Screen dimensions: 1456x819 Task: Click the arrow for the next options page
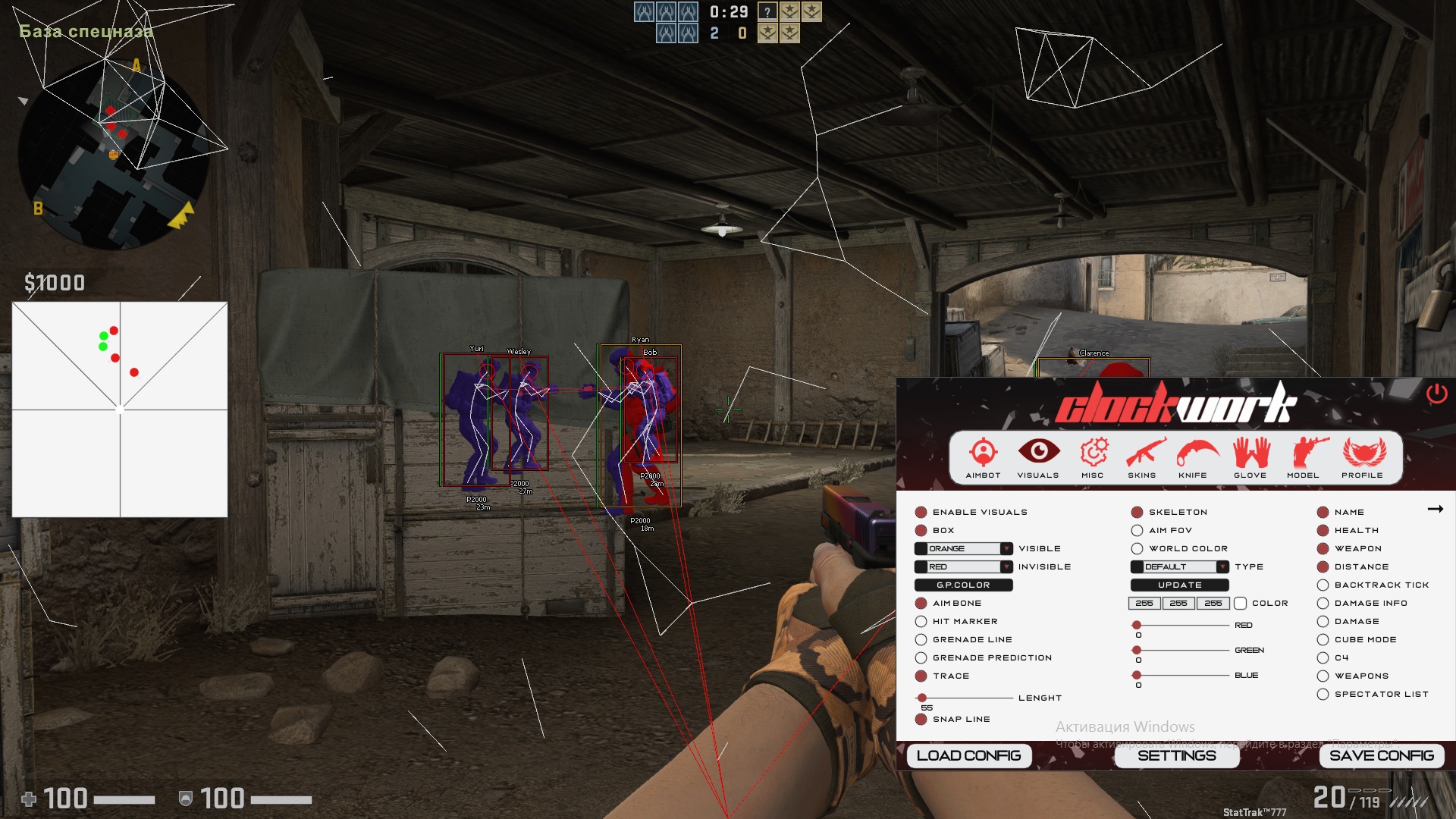pos(1435,510)
